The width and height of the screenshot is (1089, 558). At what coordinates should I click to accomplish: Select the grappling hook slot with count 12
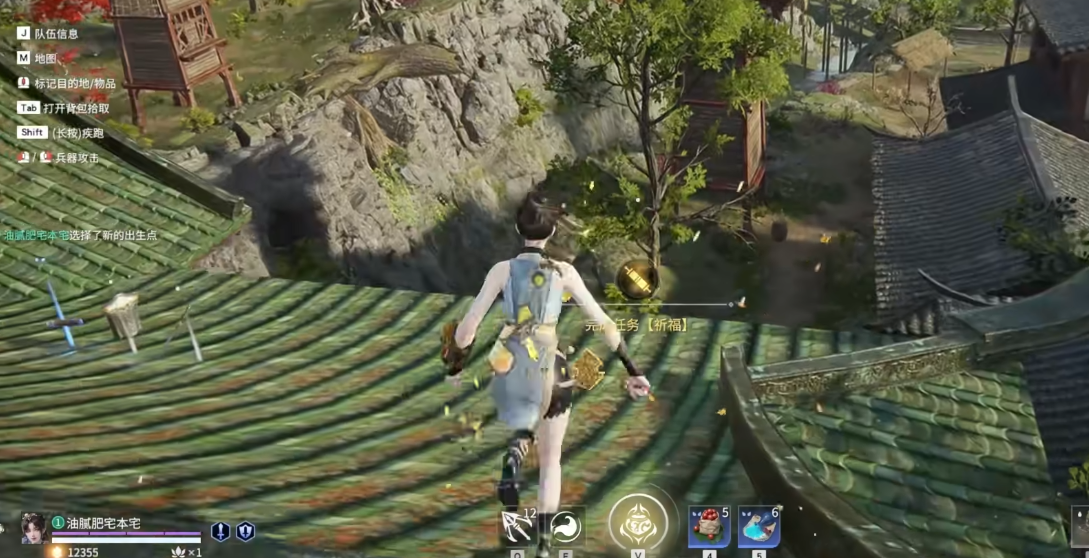pyautogui.click(x=517, y=526)
